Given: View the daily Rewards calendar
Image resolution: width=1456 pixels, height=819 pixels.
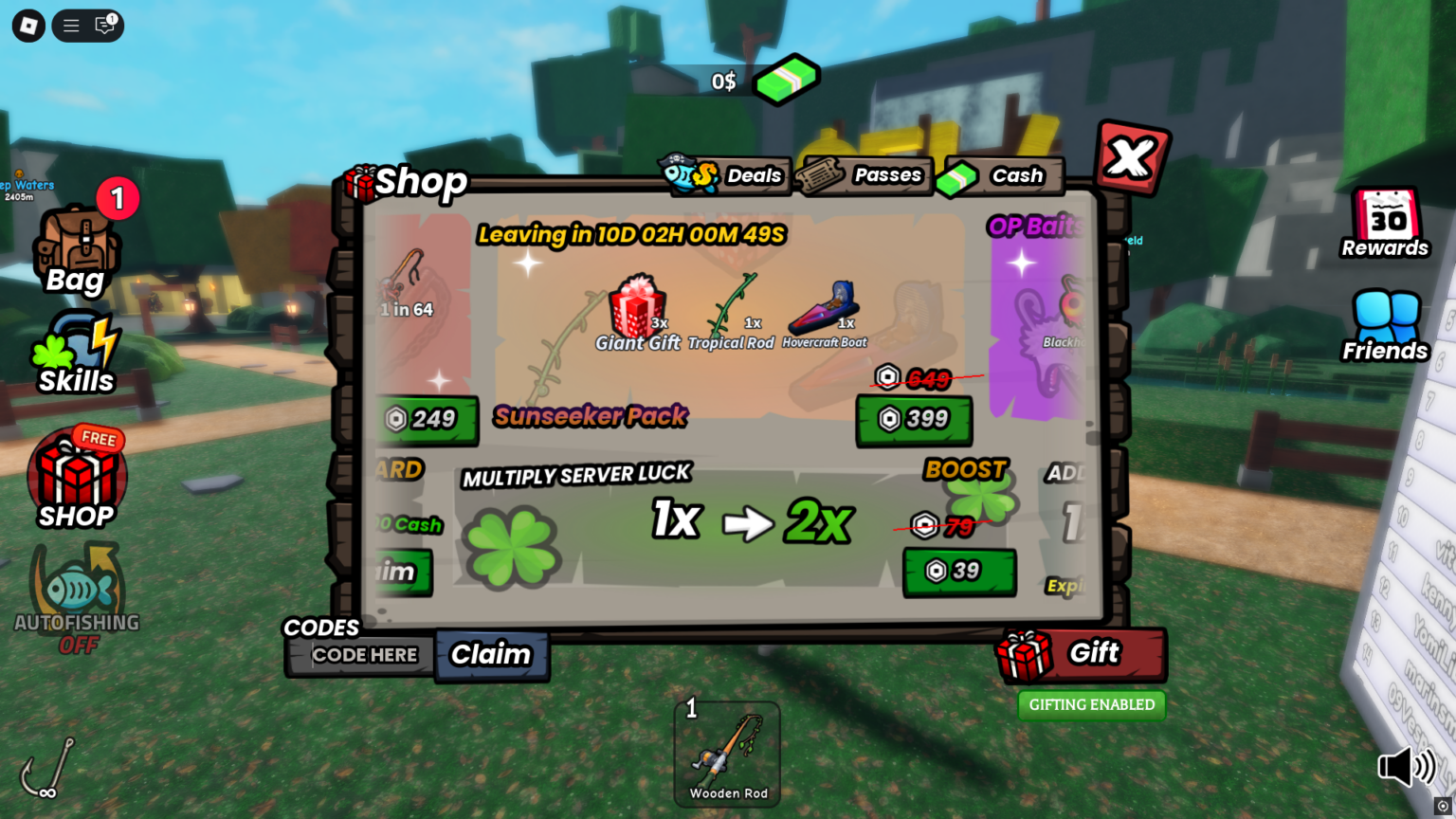Looking at the screenshot, I should tap(1385, 225).
